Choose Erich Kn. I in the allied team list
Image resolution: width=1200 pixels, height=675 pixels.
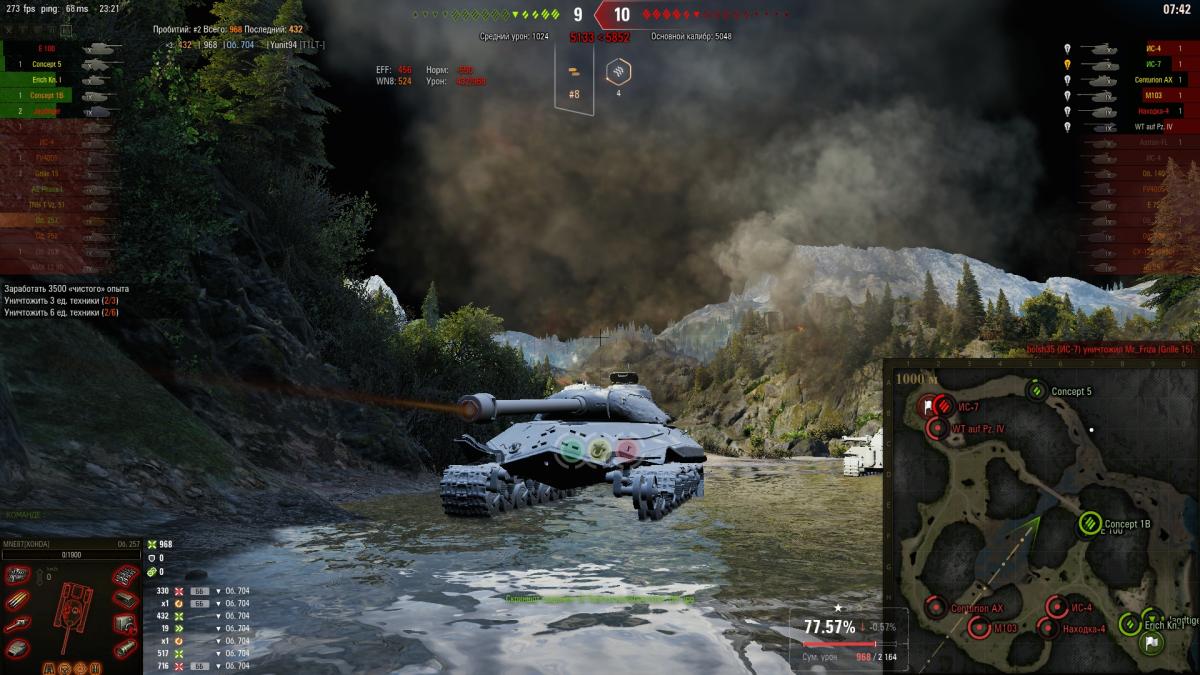(x=47, y=80)
